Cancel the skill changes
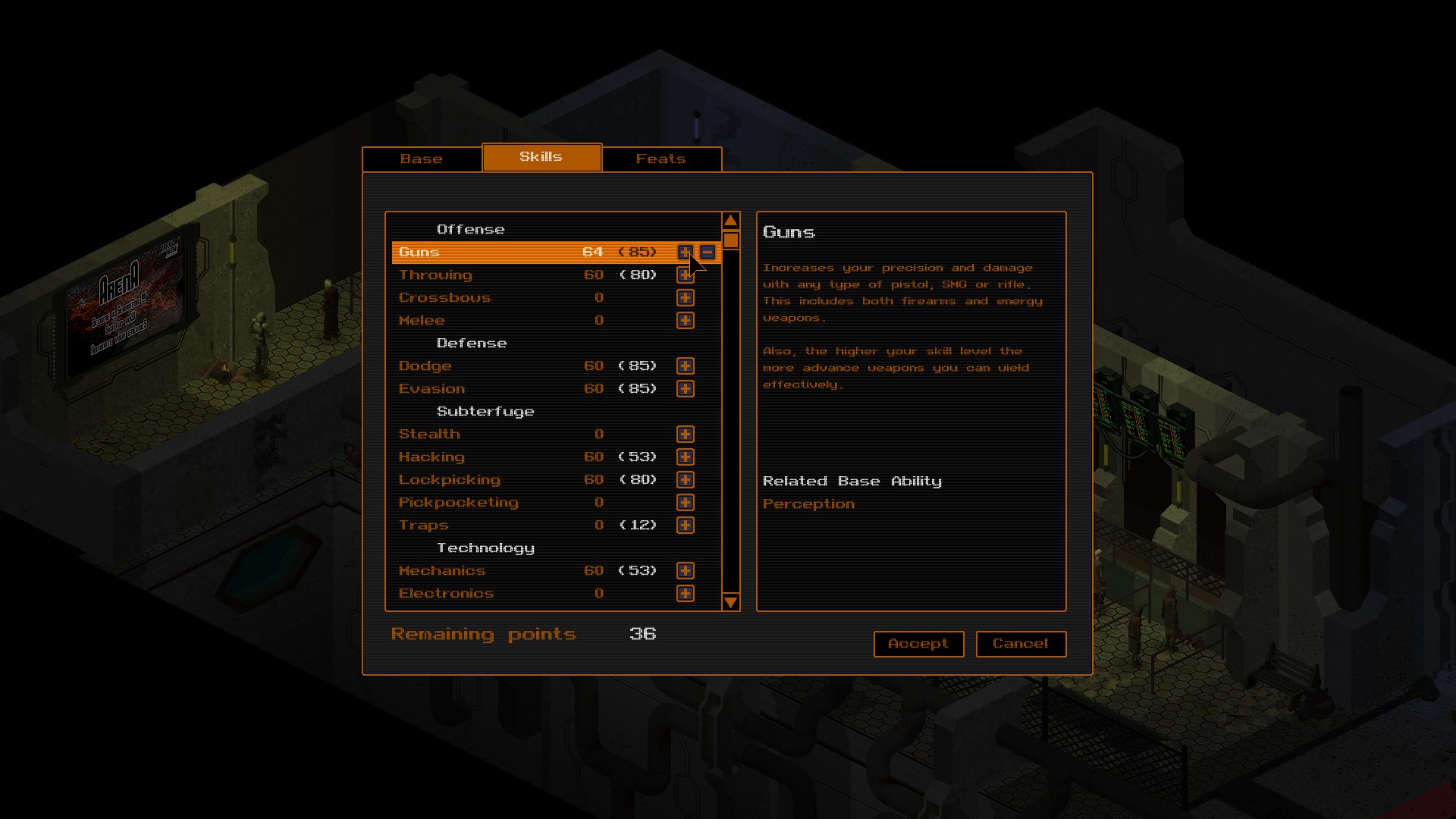Image resolution: width=1456 pixels, height=819 pixels. pos(1021,644)
